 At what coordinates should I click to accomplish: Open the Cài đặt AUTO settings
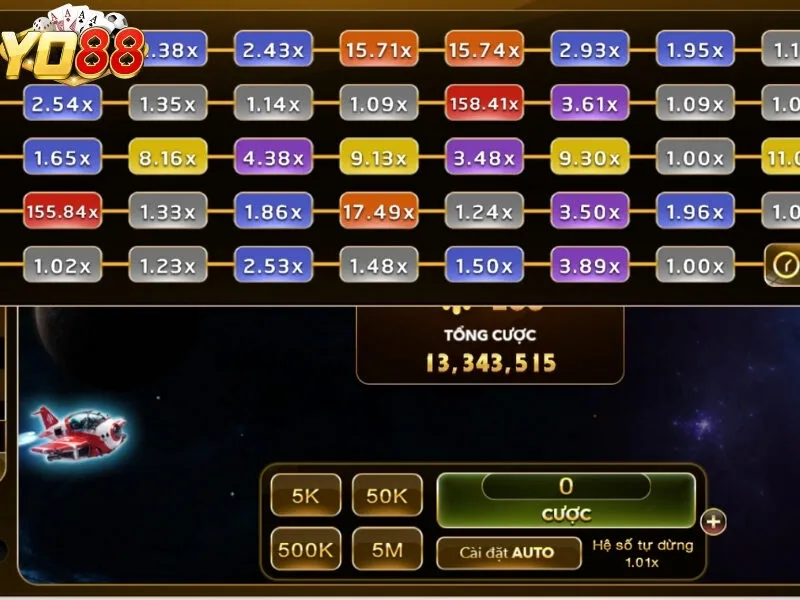[508, 553]
